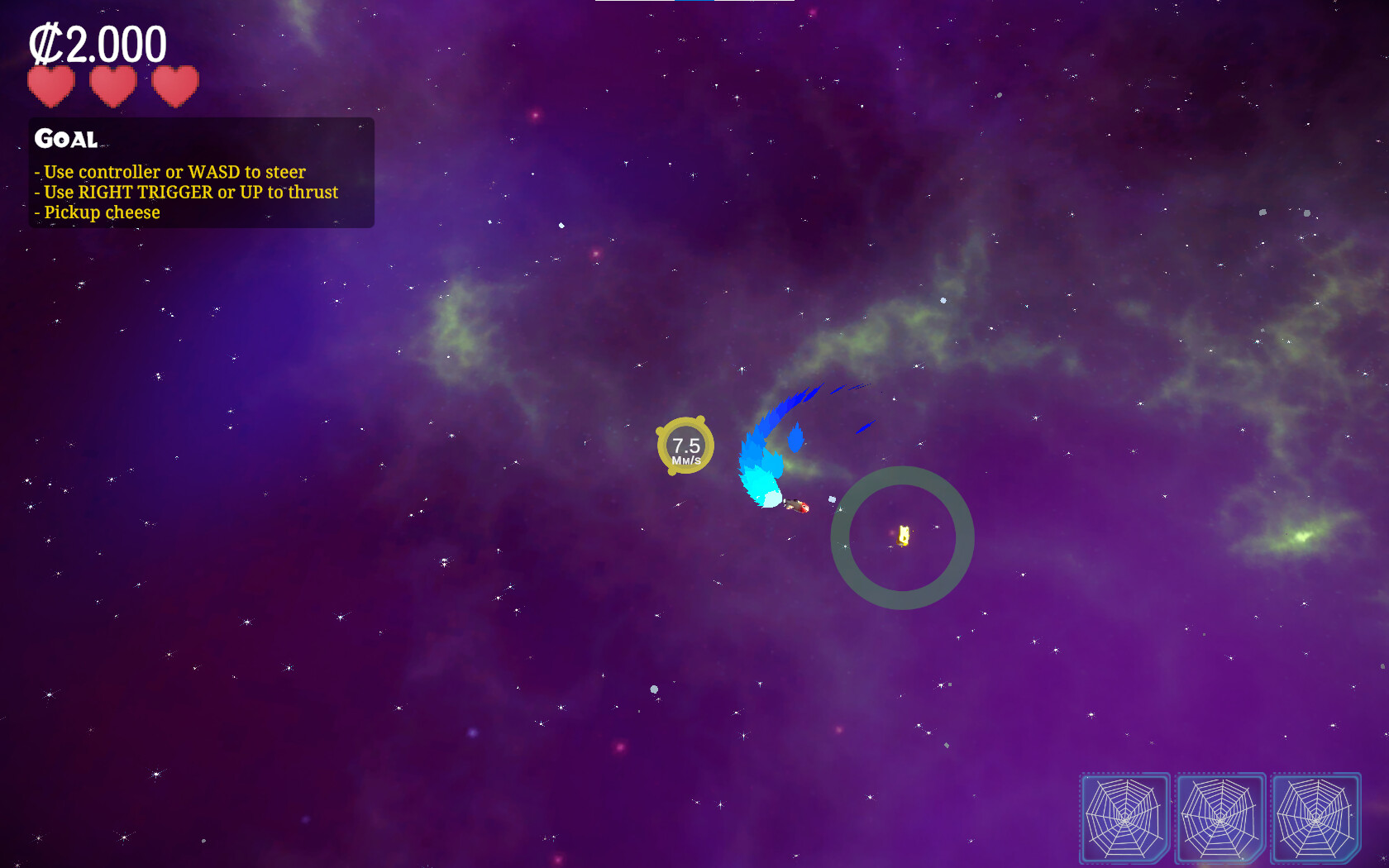This screenshot has height=868, width=1389.
Task: Click the dashed border around the first web slot
Action: pos(1126,774)
